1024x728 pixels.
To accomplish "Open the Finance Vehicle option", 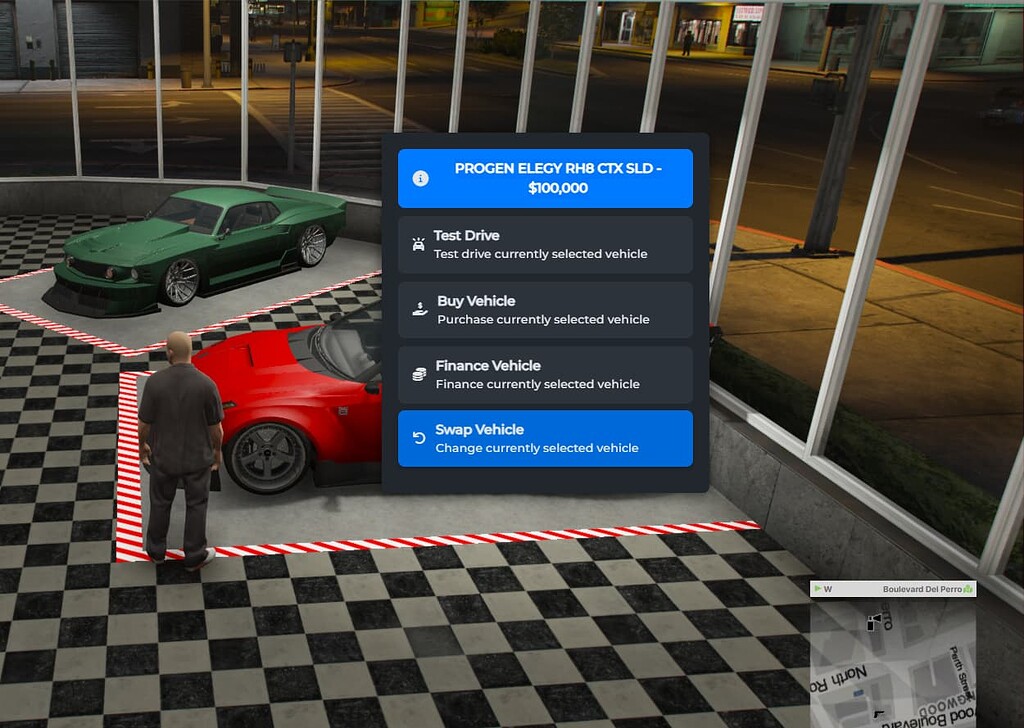I will [545, 375].
